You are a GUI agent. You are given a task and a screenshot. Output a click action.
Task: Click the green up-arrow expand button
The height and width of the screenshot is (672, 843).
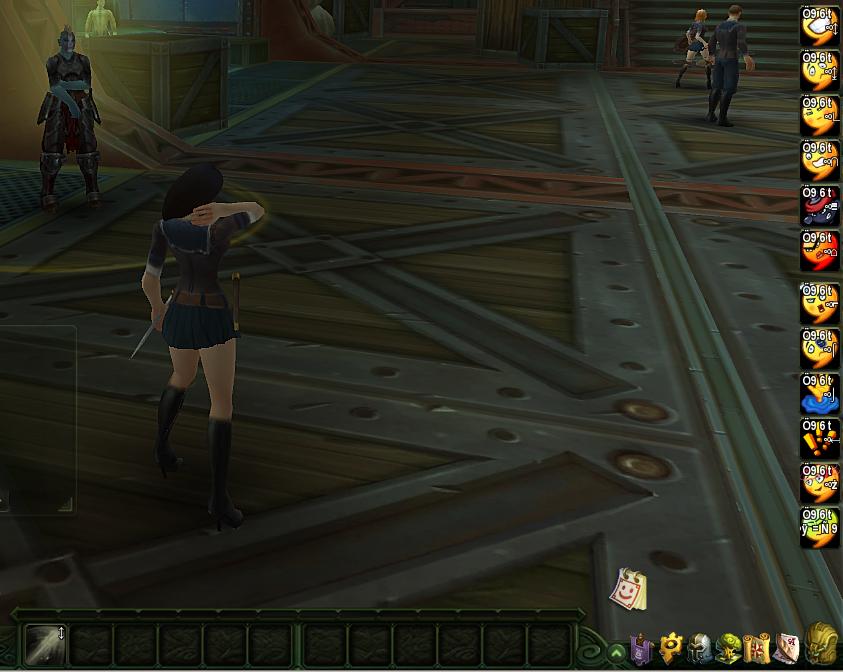point(617,652)
